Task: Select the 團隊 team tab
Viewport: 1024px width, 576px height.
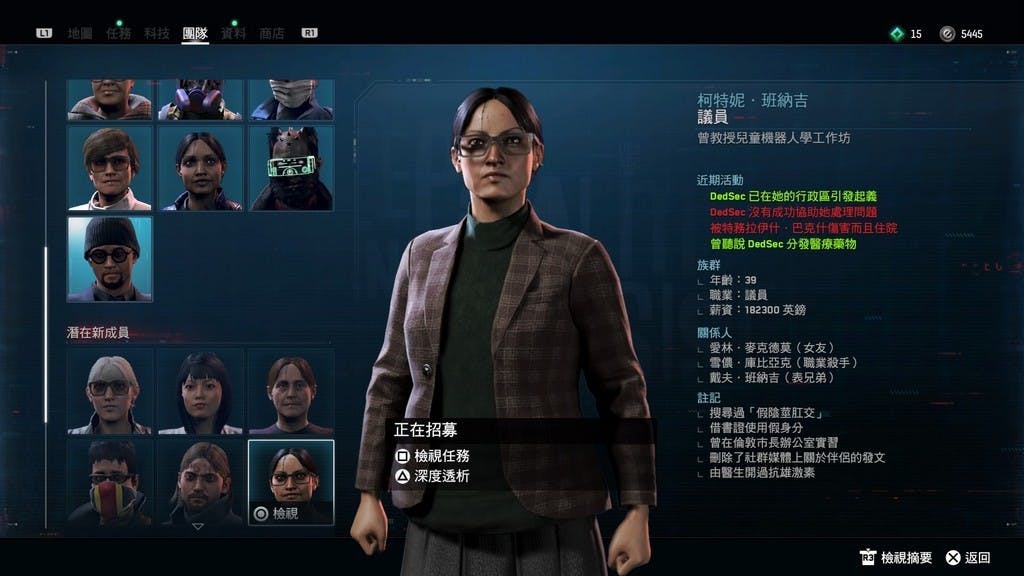Action: click(x=195, y=33)
